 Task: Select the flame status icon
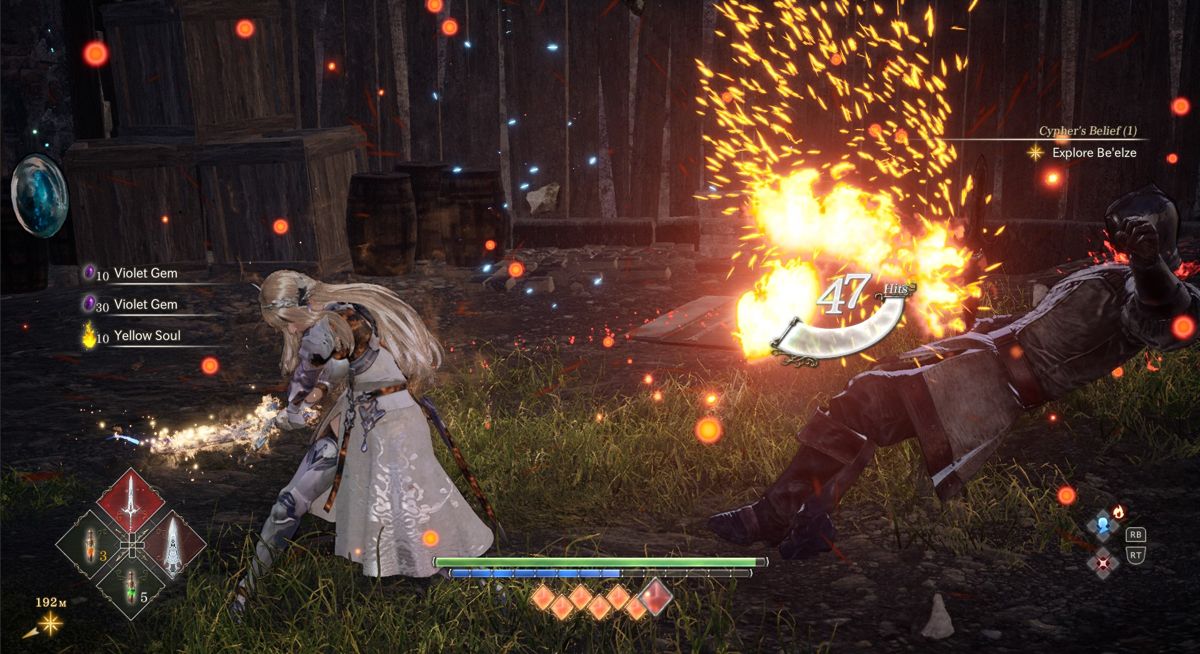tap(1118, 512)
